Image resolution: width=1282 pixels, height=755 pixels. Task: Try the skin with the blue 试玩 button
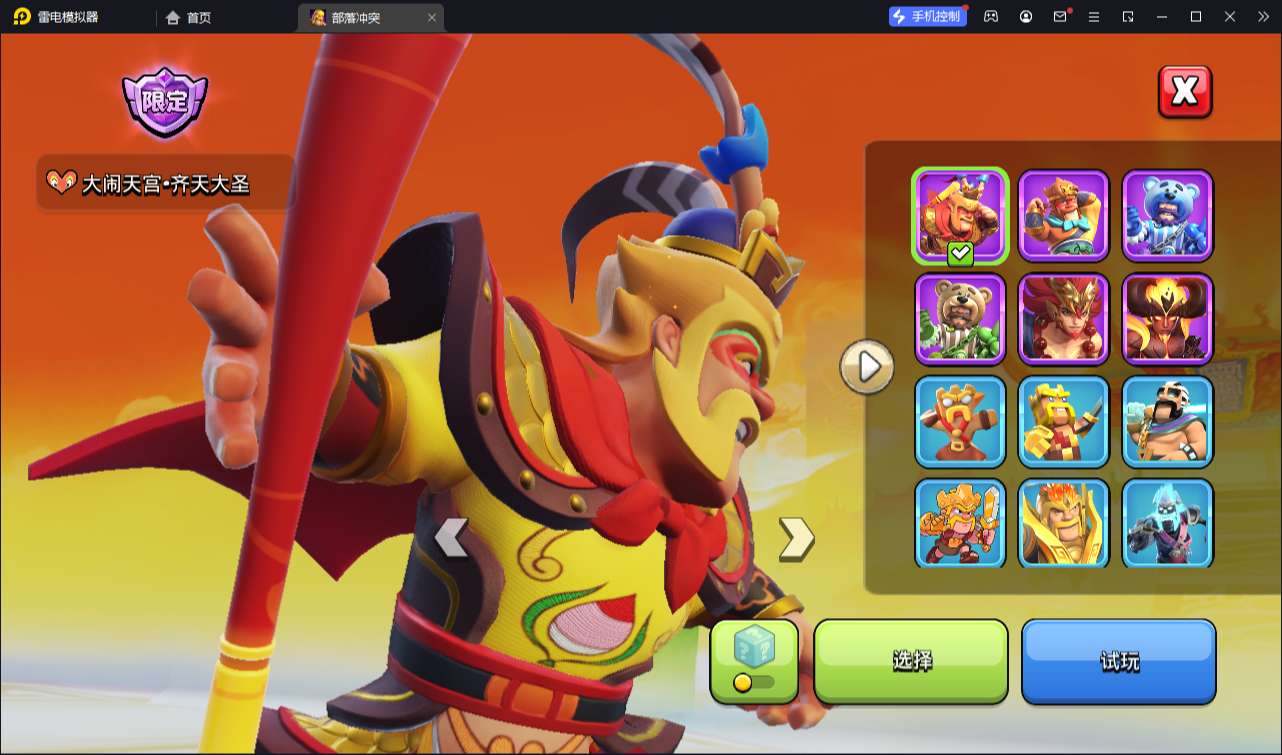click(x=1118, y=661)
